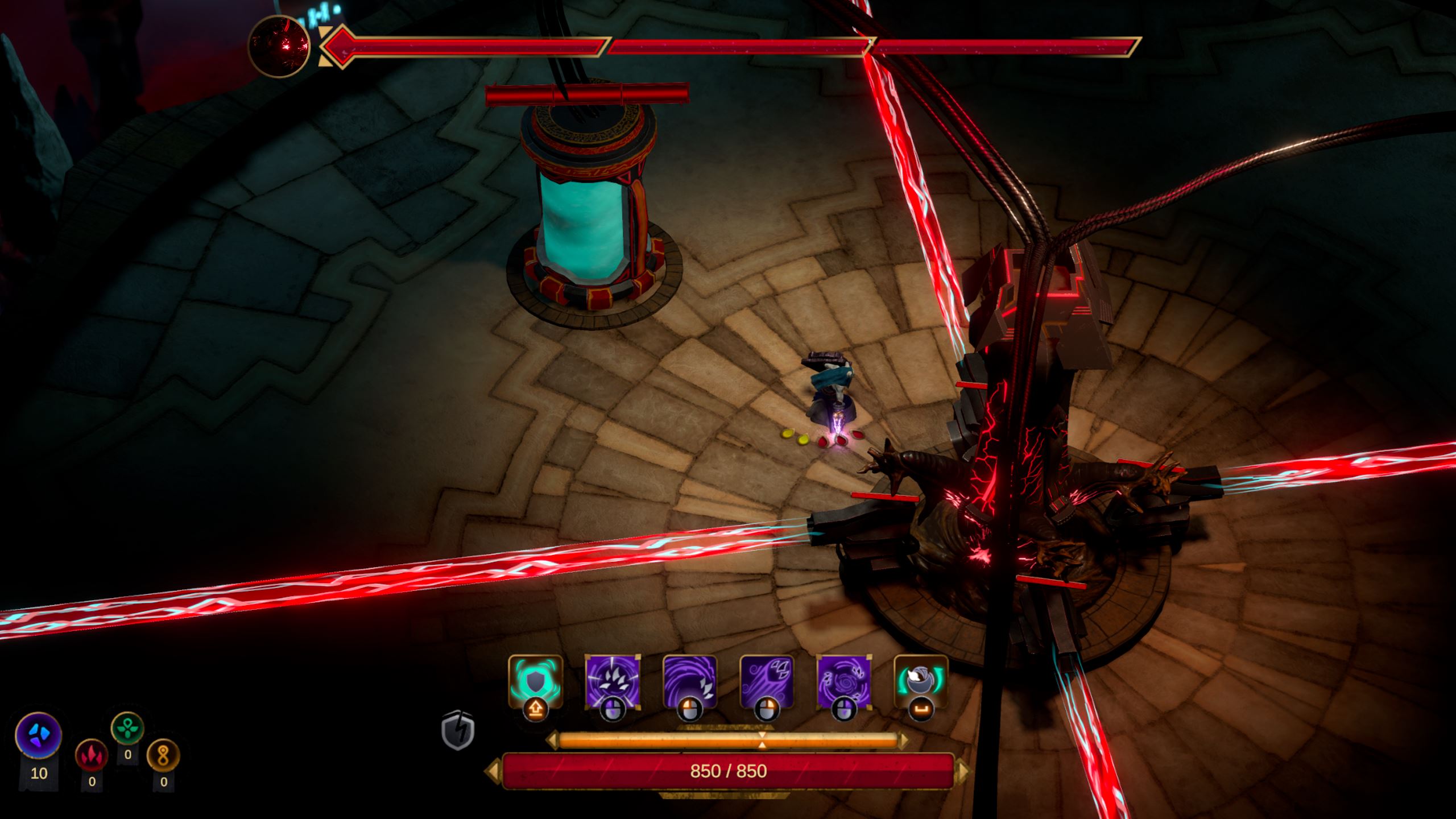Screen dimensions: 1456x819
Task: Activate the teal shield ability
Action: coord(535,682)
